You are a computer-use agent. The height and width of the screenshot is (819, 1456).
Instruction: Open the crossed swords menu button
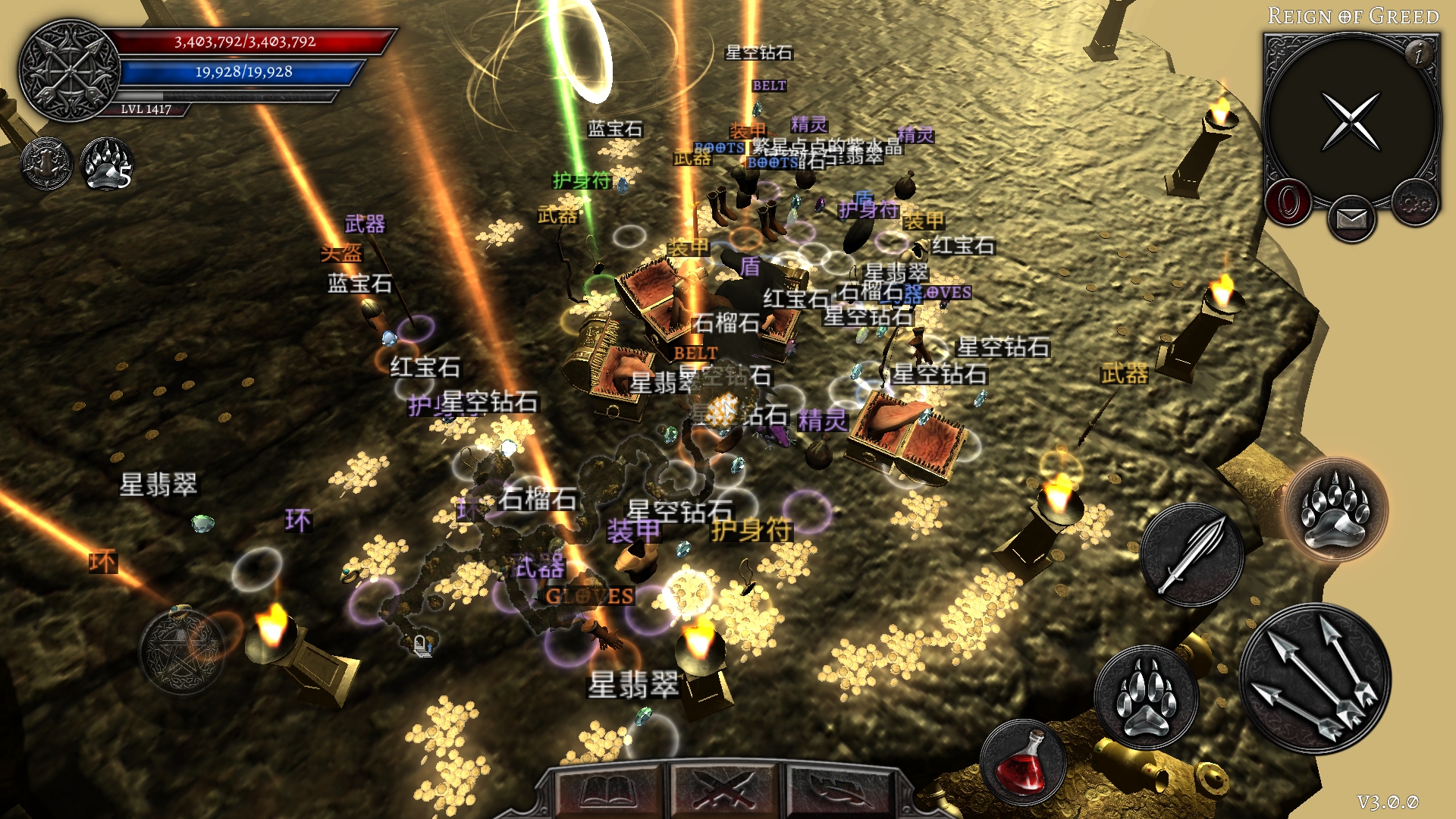tap(726, 792)
